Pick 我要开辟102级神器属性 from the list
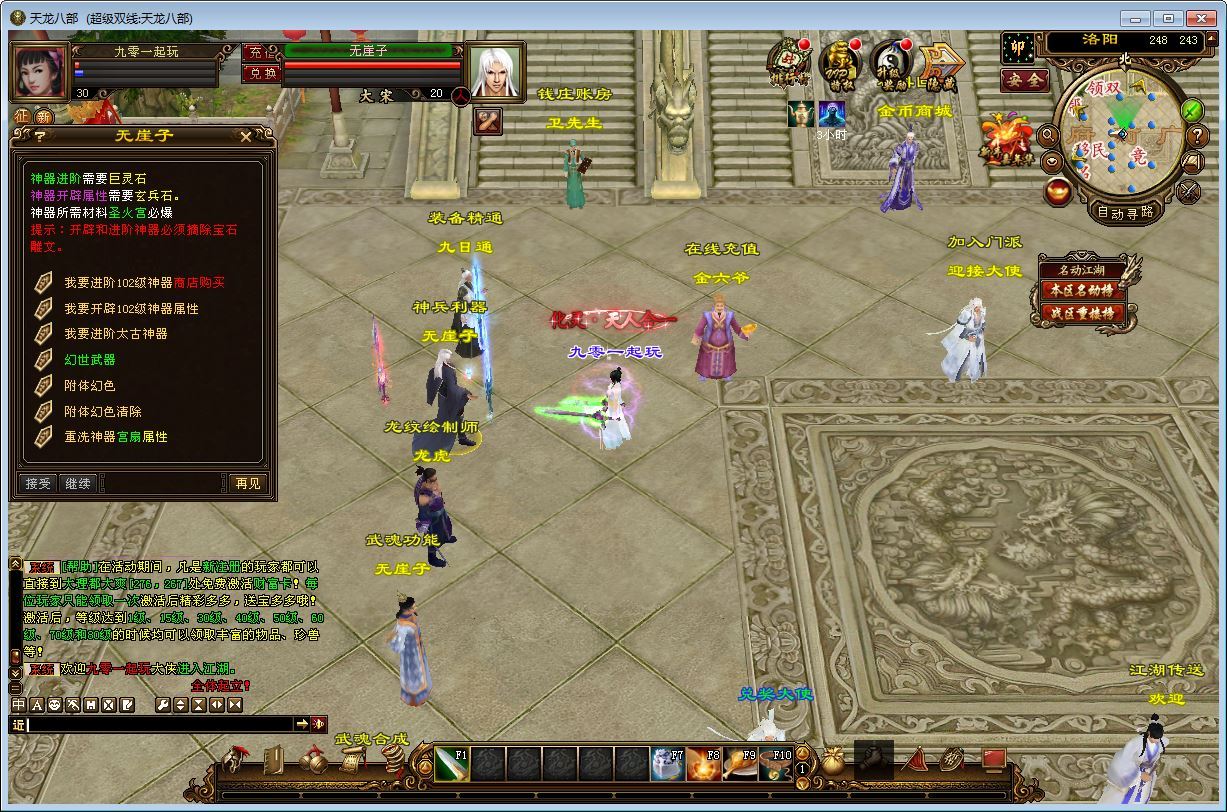Screen dimensions: 1227x812 (x=131, y=308)
